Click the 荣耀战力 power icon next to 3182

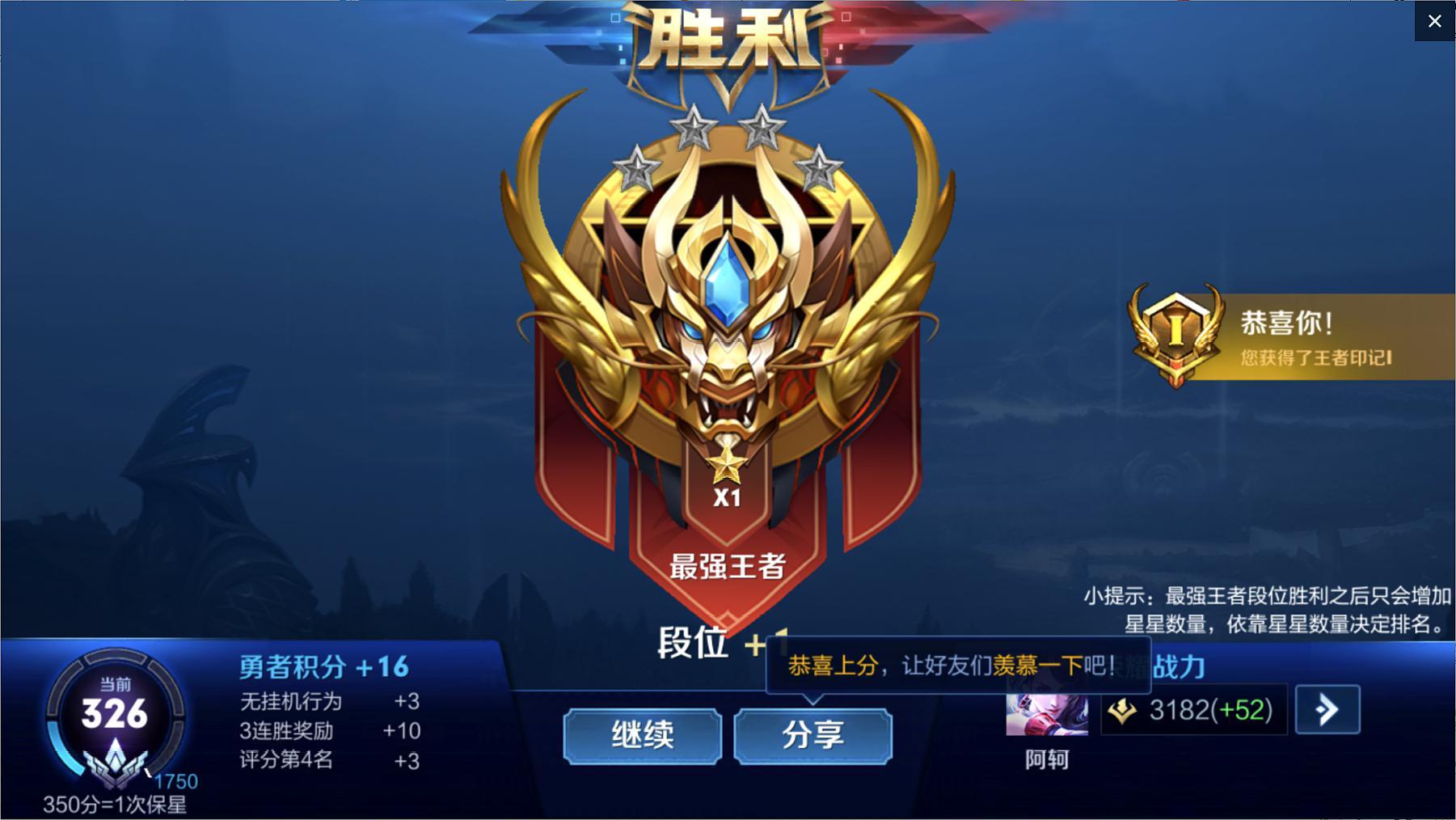coord(1124,710)
